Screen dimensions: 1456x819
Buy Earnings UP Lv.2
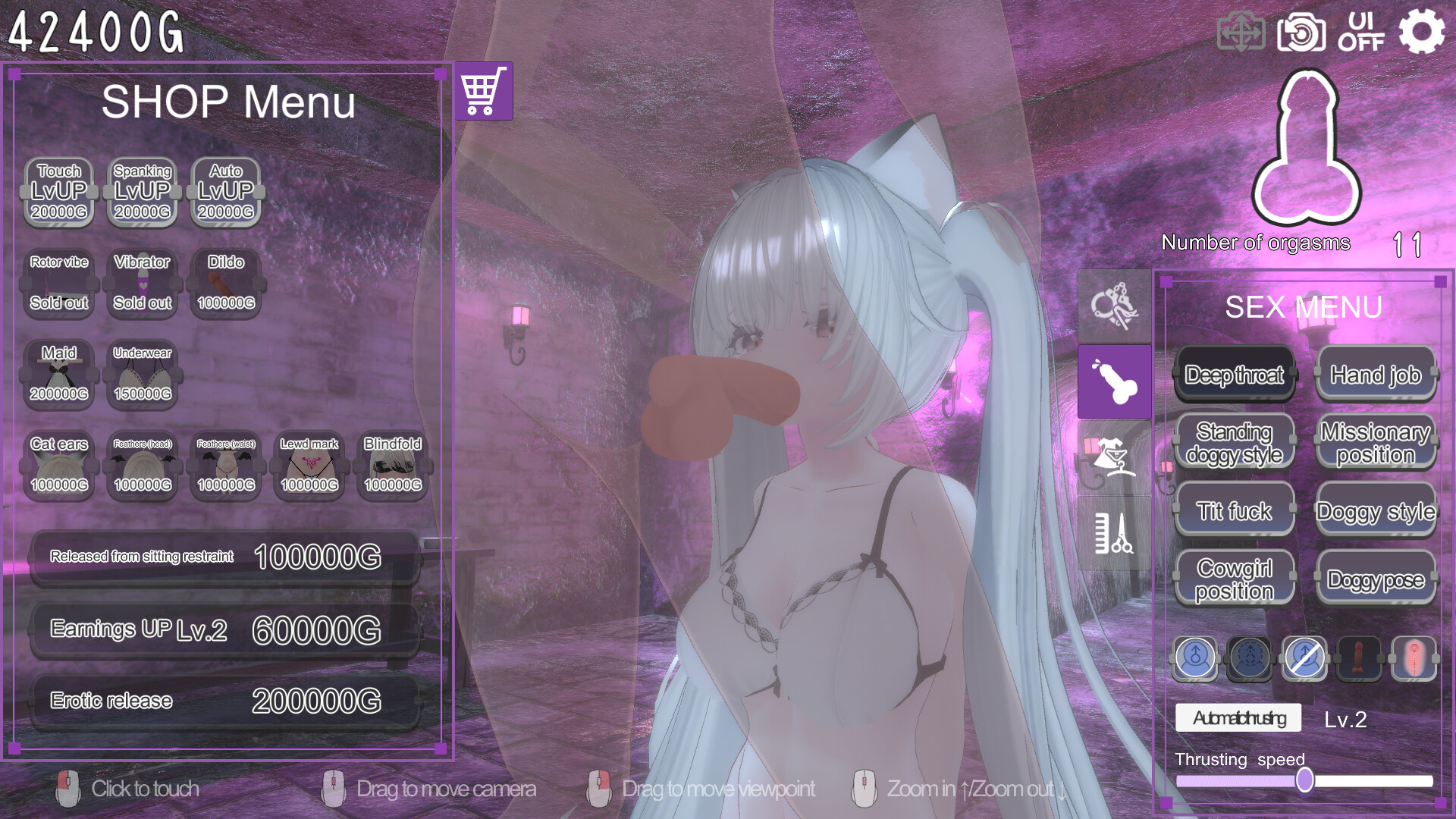tap(224, 630)
